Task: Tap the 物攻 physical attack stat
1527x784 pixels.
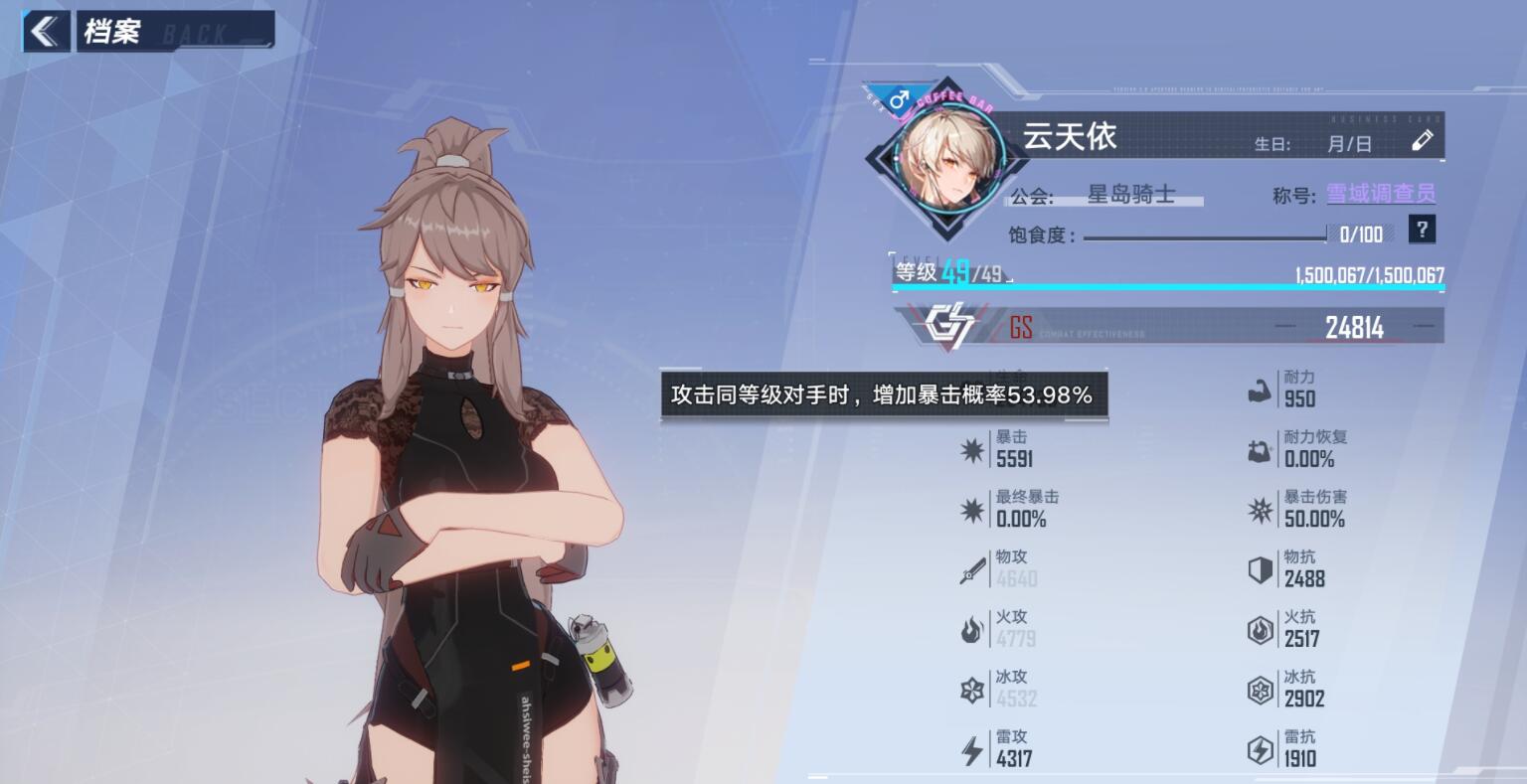Action: (1002, 568)
